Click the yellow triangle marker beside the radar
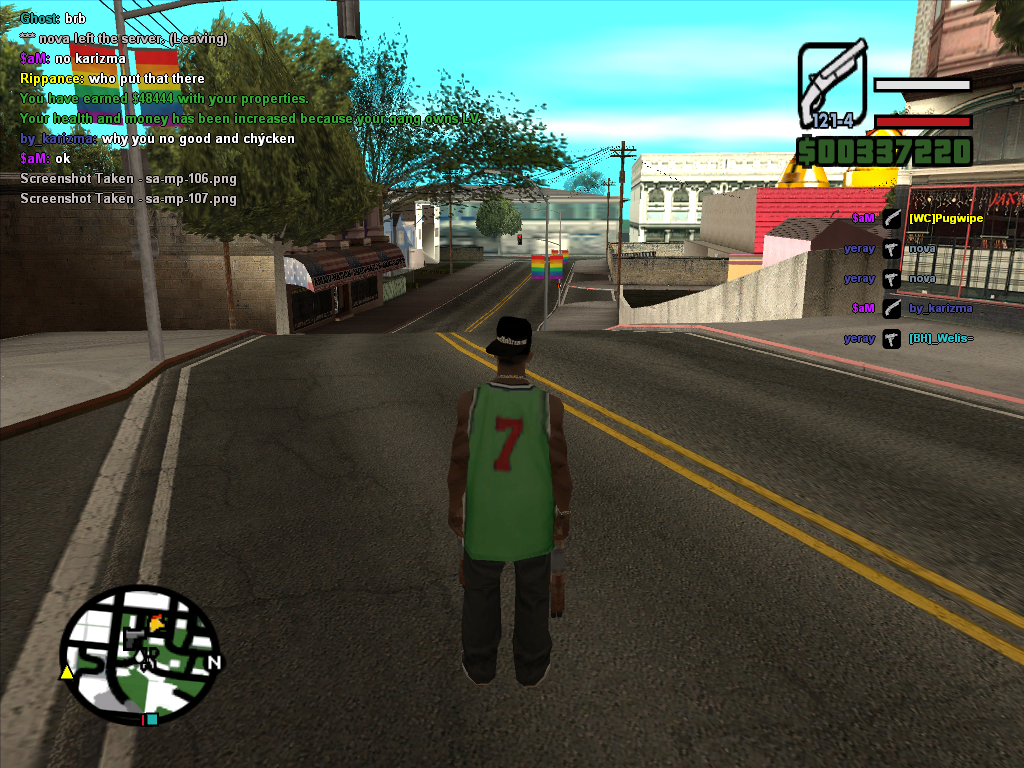This screenshot has width=1024, height=768. point(67,673)
